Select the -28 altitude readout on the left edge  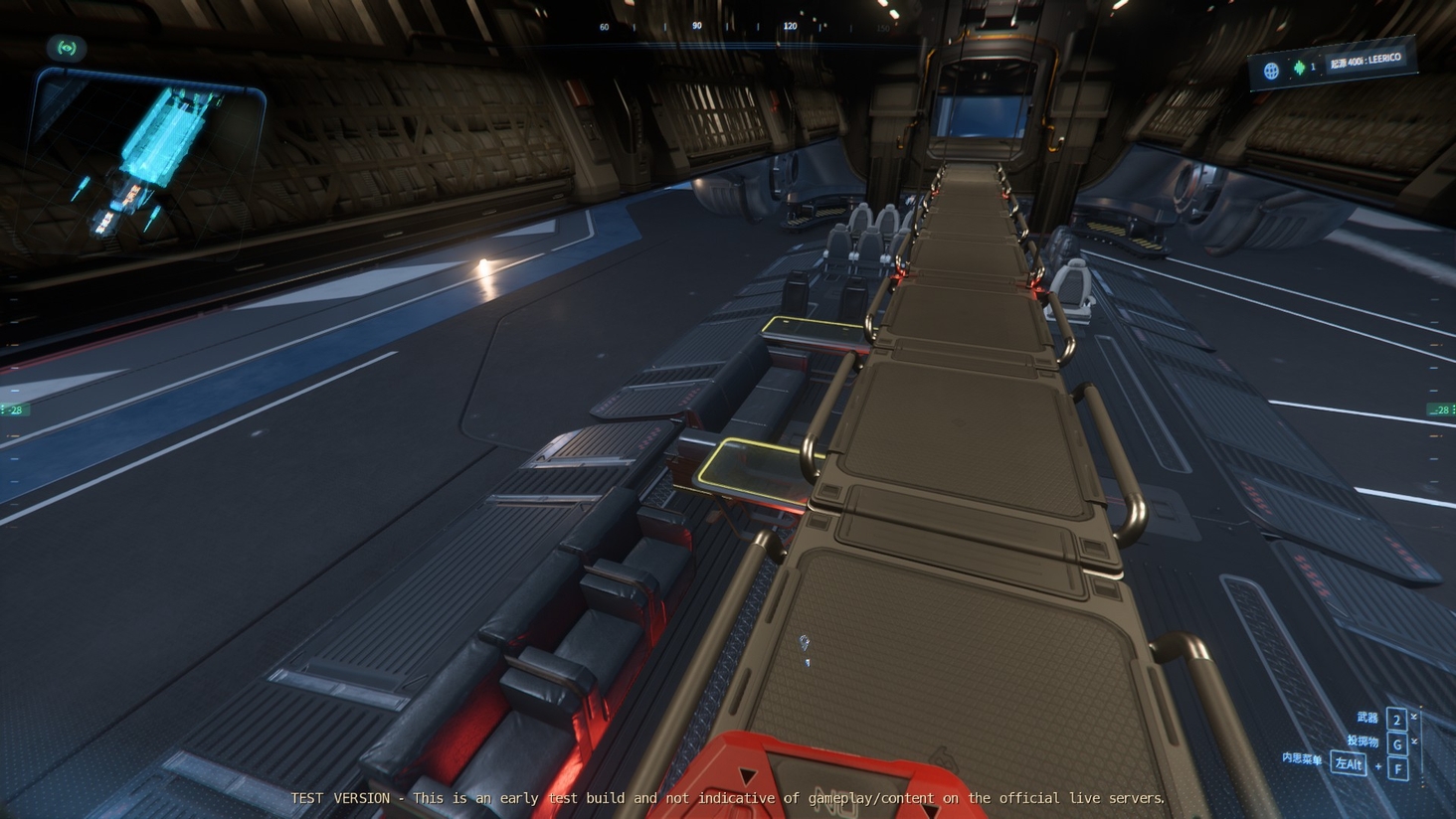(x=14, y=409)
